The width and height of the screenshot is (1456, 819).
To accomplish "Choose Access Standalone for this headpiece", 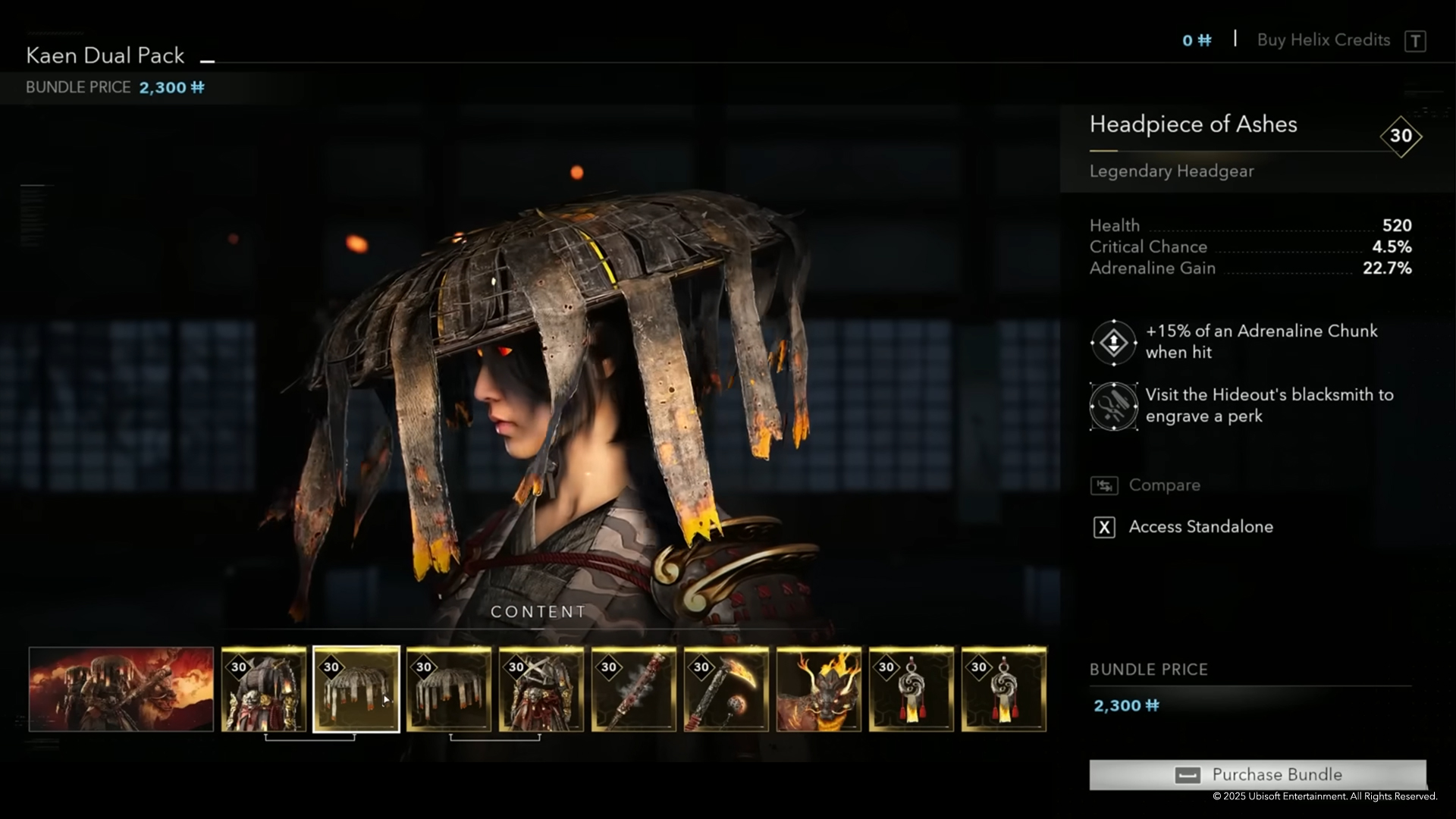I will (1200, 527).
